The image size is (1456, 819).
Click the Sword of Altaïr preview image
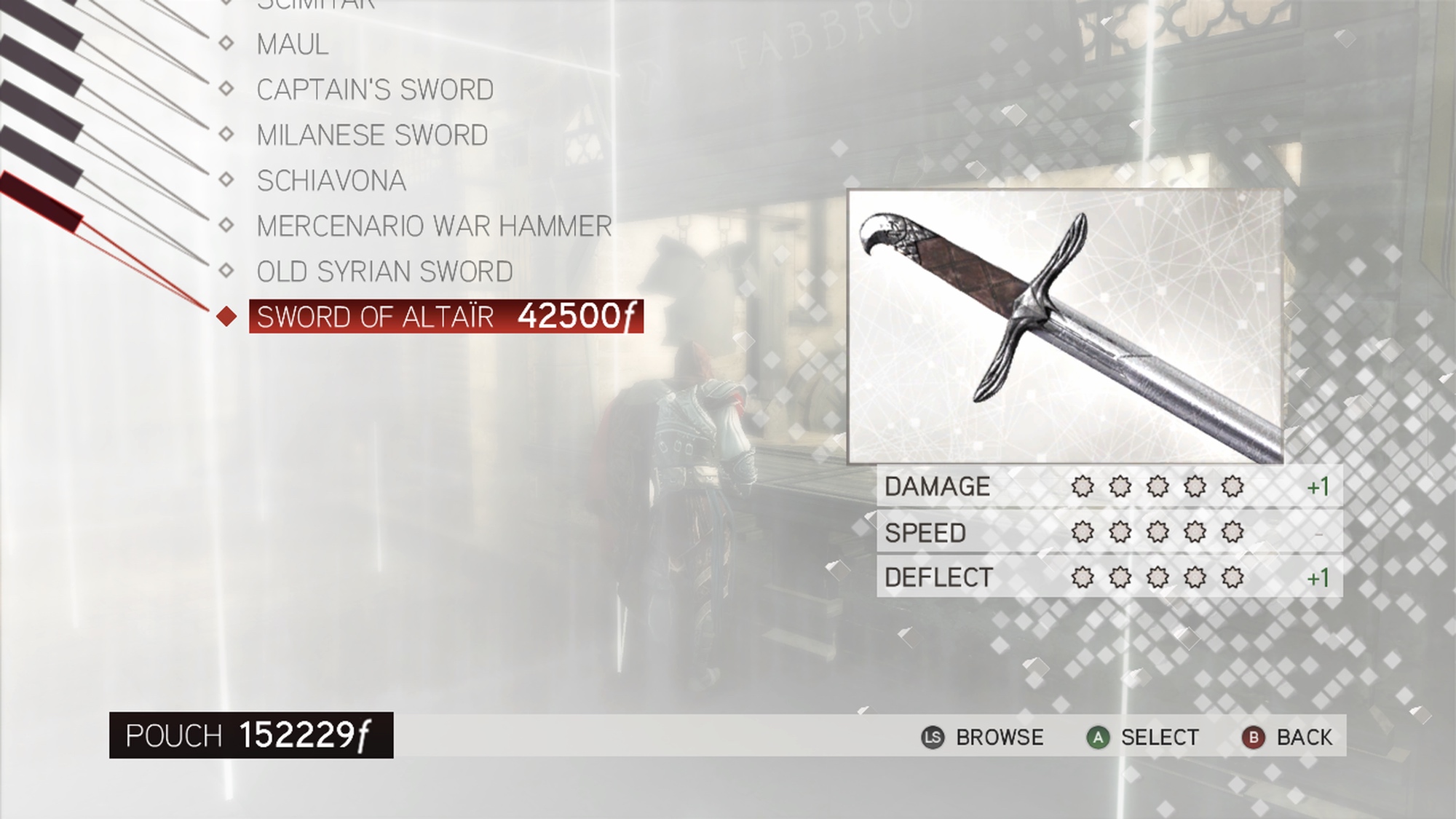click(1064, 326)
